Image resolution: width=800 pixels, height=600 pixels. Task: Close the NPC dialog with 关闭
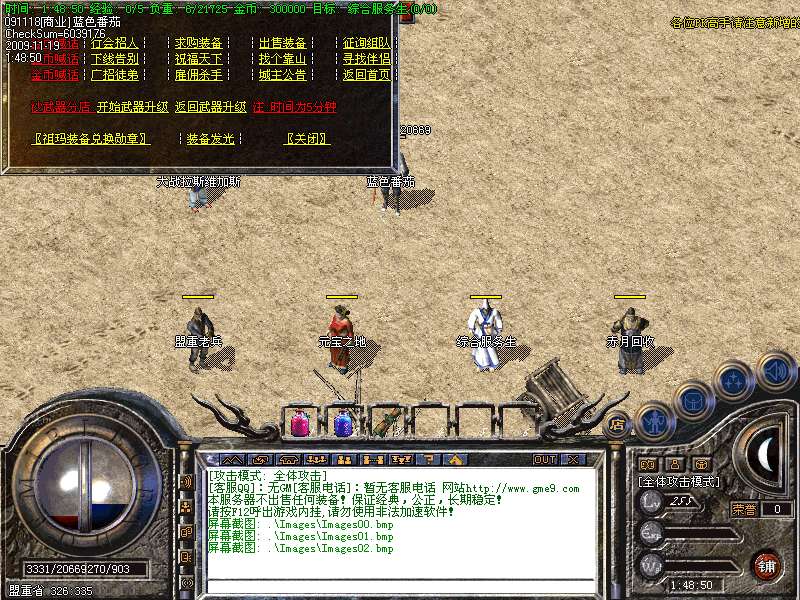pos(308,139)
